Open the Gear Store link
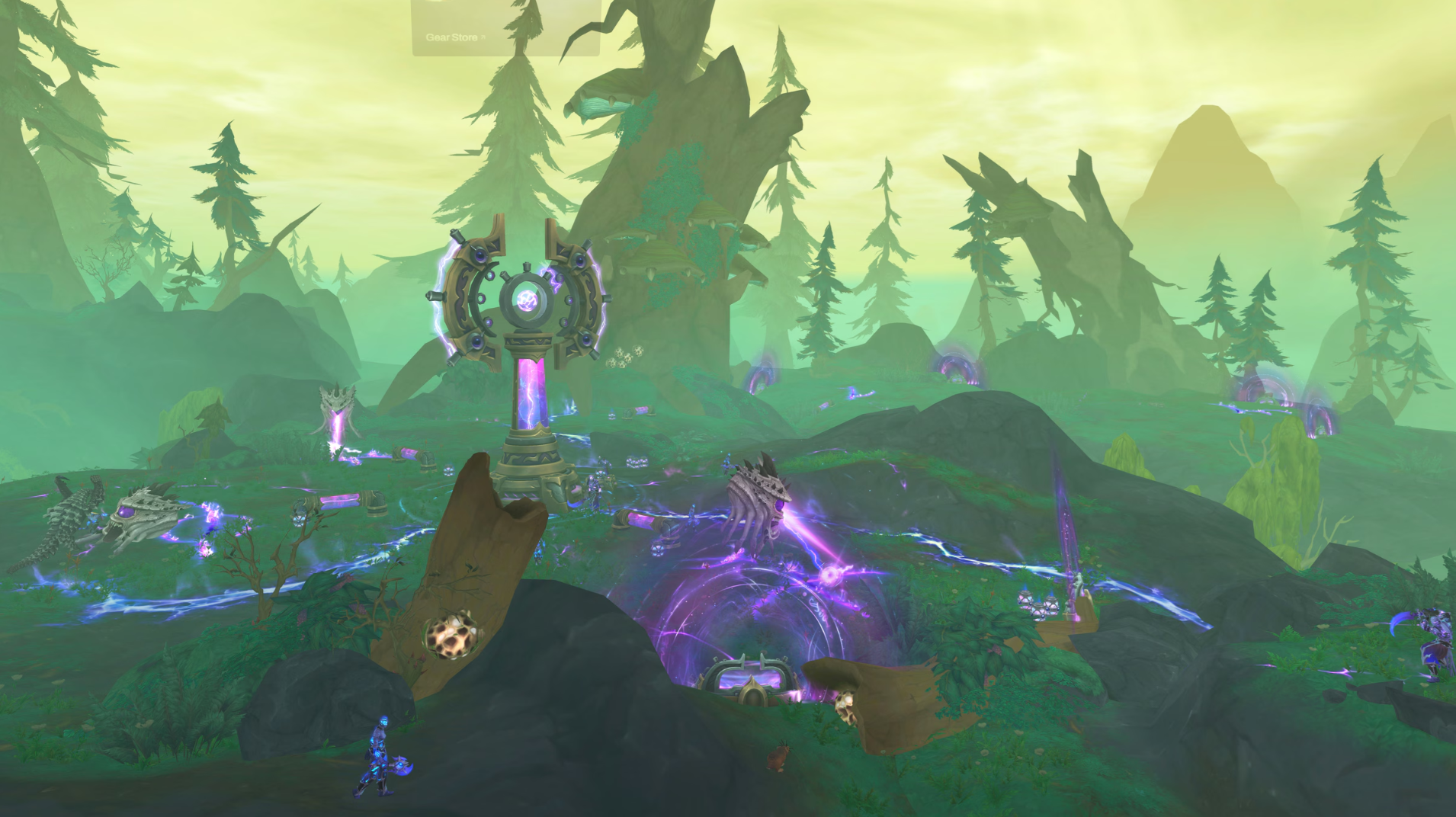 [454, 37]
